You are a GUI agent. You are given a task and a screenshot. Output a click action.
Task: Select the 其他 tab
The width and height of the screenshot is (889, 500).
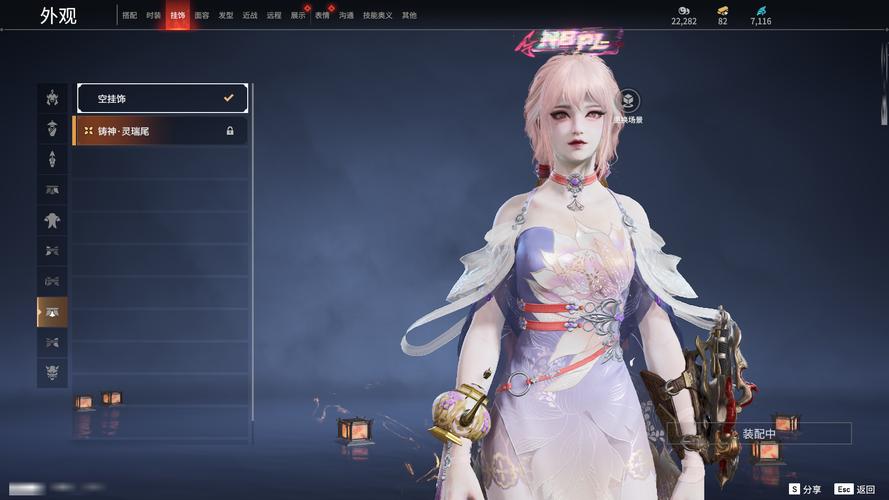point(409,16)
